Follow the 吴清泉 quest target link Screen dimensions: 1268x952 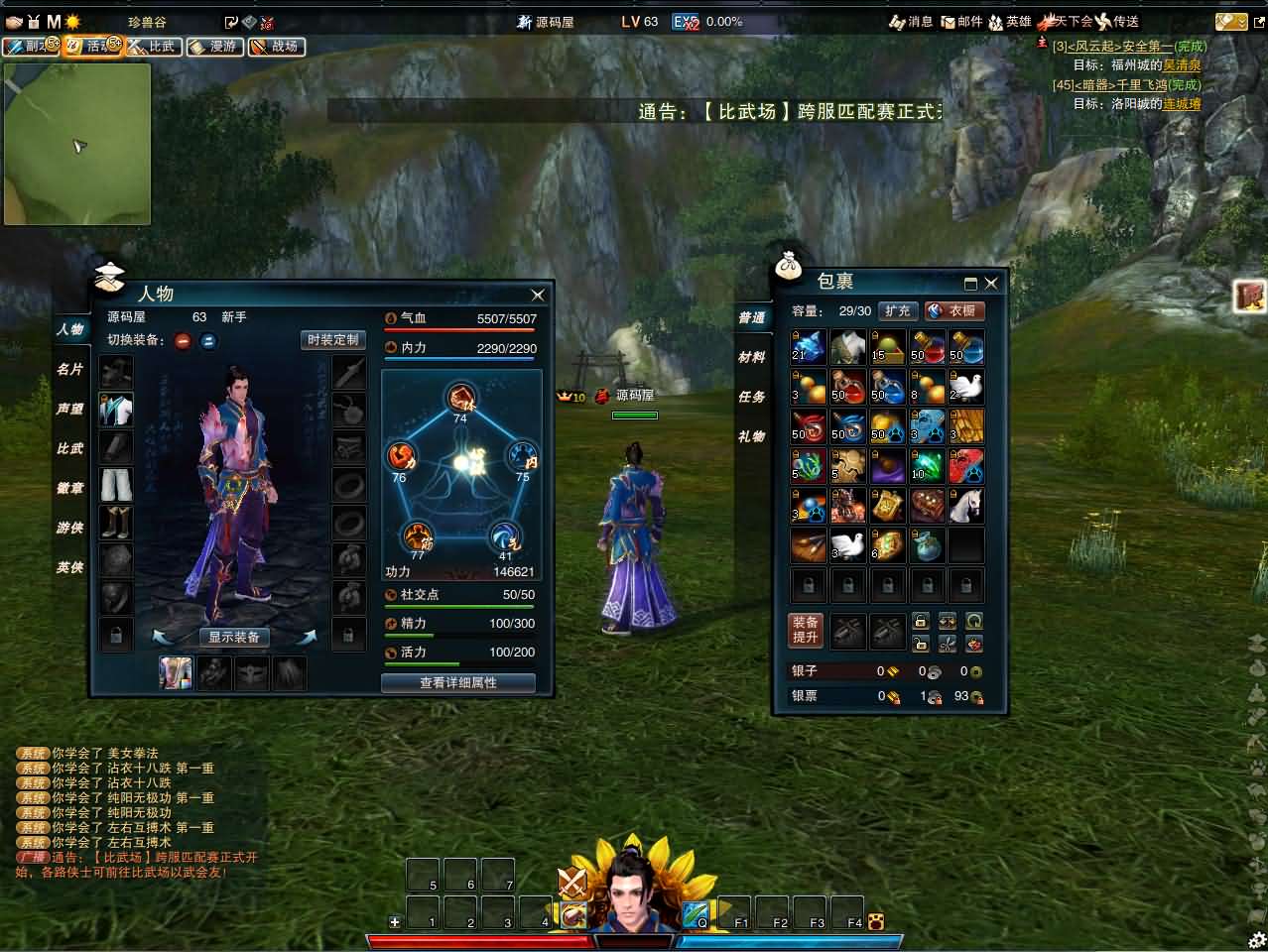point(1182,65)
